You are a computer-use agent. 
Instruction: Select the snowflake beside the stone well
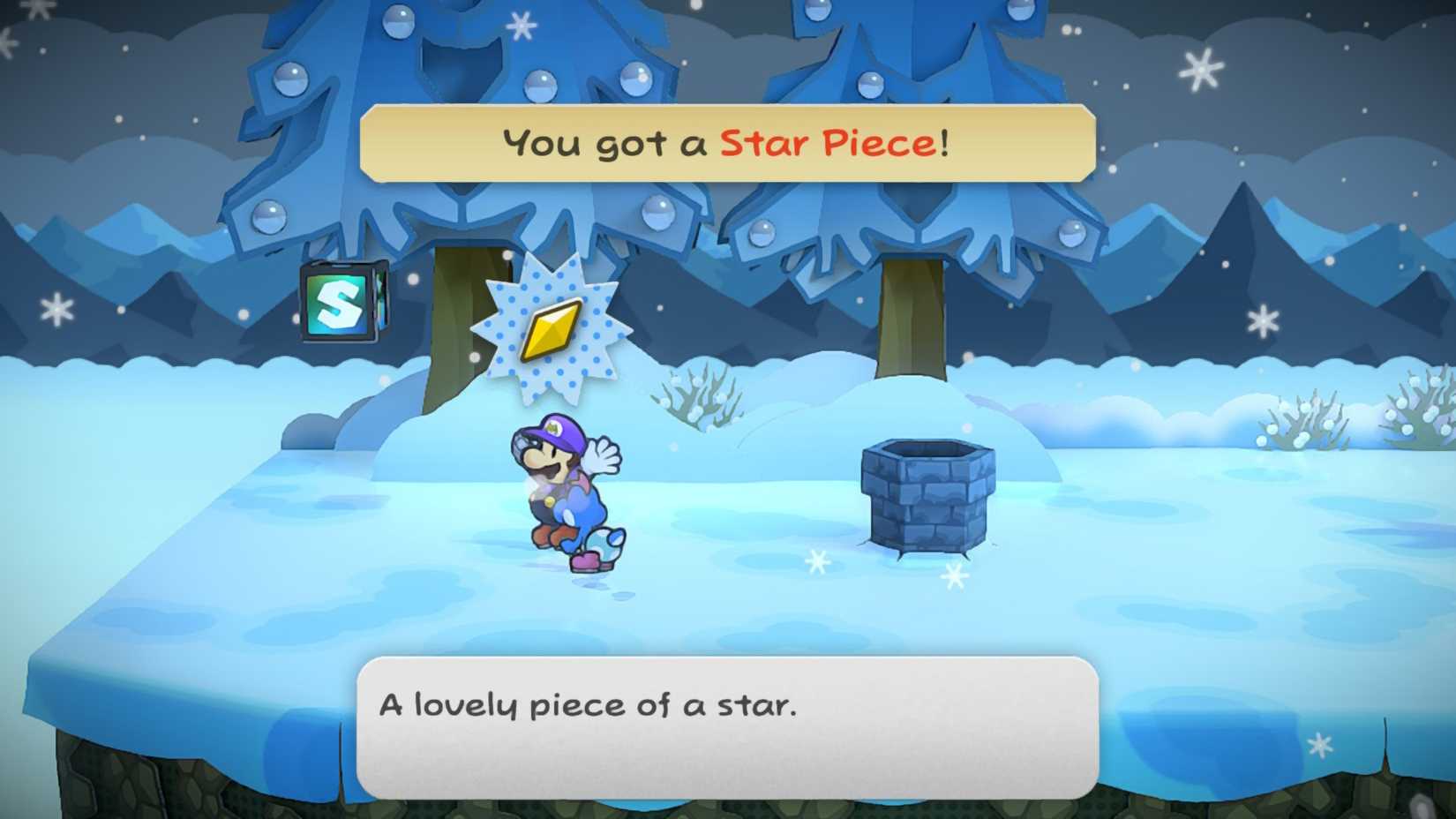coord(956,575)
